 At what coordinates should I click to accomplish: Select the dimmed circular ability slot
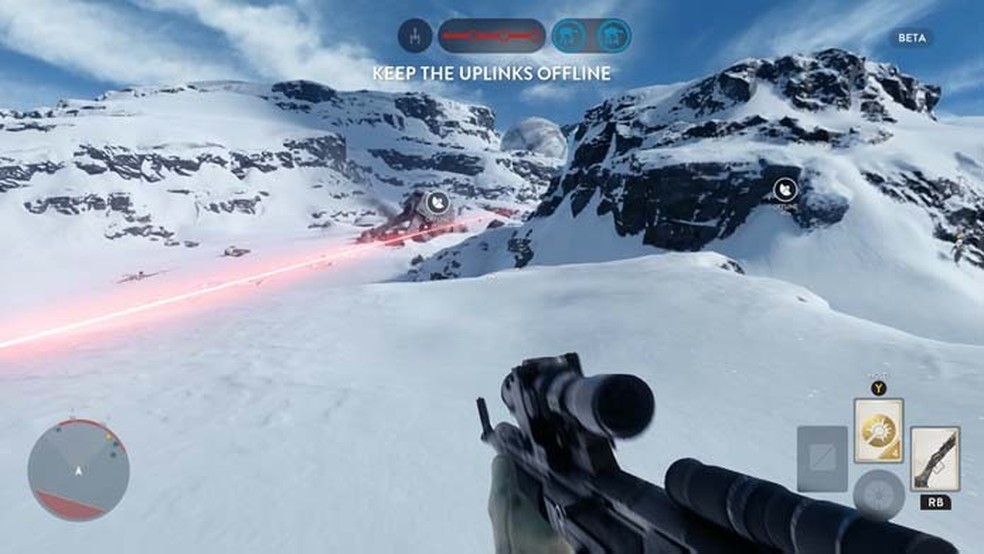878,495
